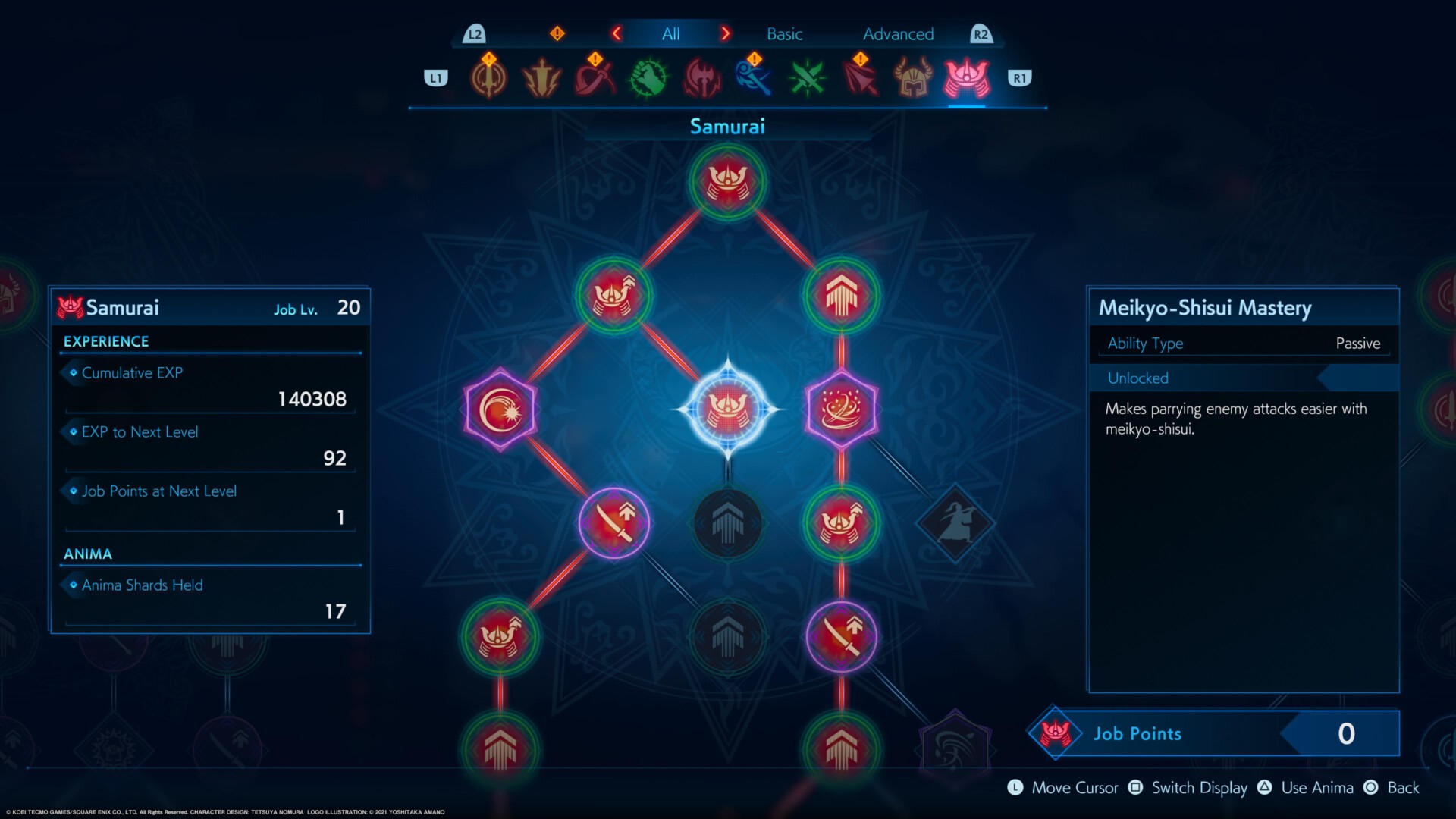Switch to the Advanced jobs filter

[x=898, y=34]
